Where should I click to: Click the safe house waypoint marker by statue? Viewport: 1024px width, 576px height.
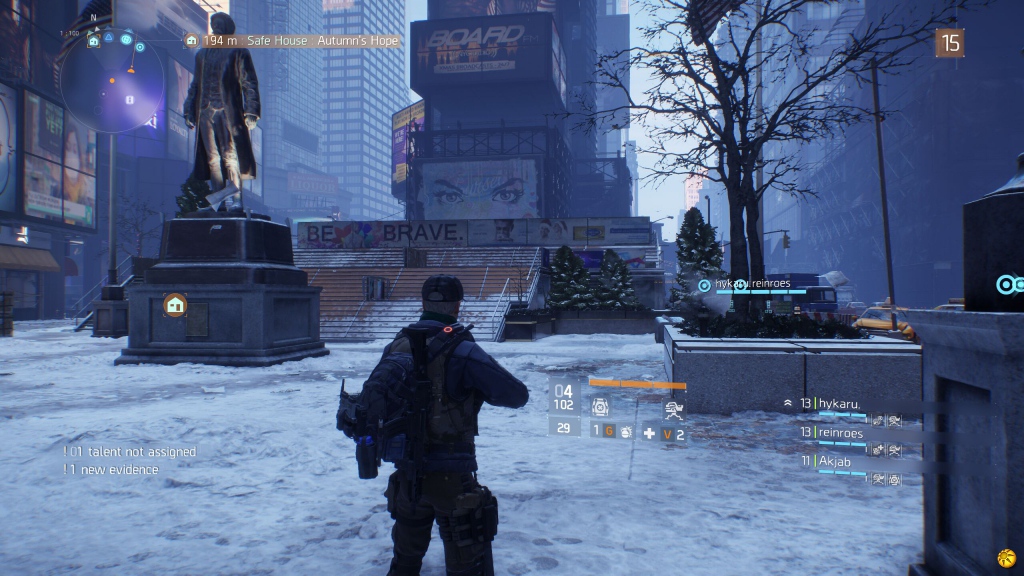click(x=176, y=304)
